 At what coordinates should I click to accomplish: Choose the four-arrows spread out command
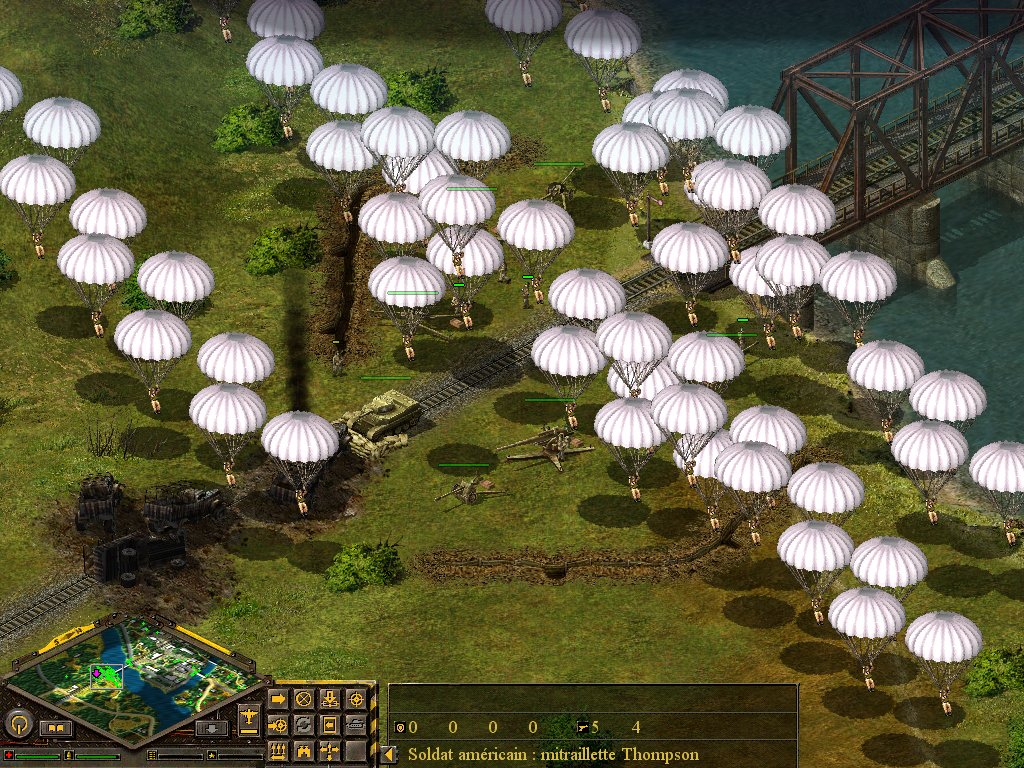tap(330, 750)
